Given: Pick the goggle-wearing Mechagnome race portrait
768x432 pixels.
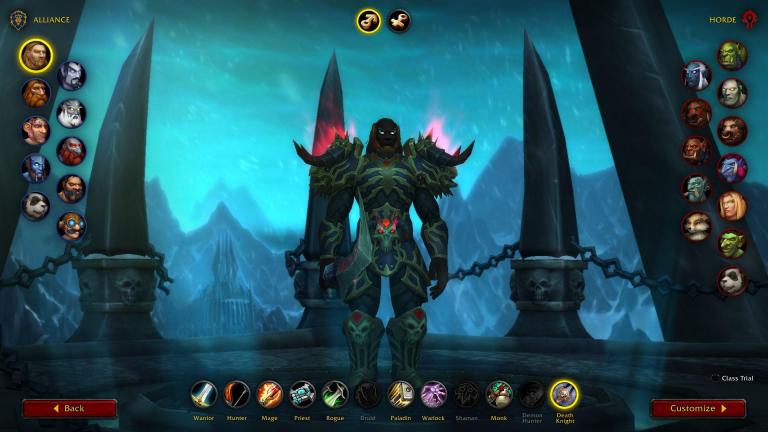Looking at the screenshot, I should (71, 226).
